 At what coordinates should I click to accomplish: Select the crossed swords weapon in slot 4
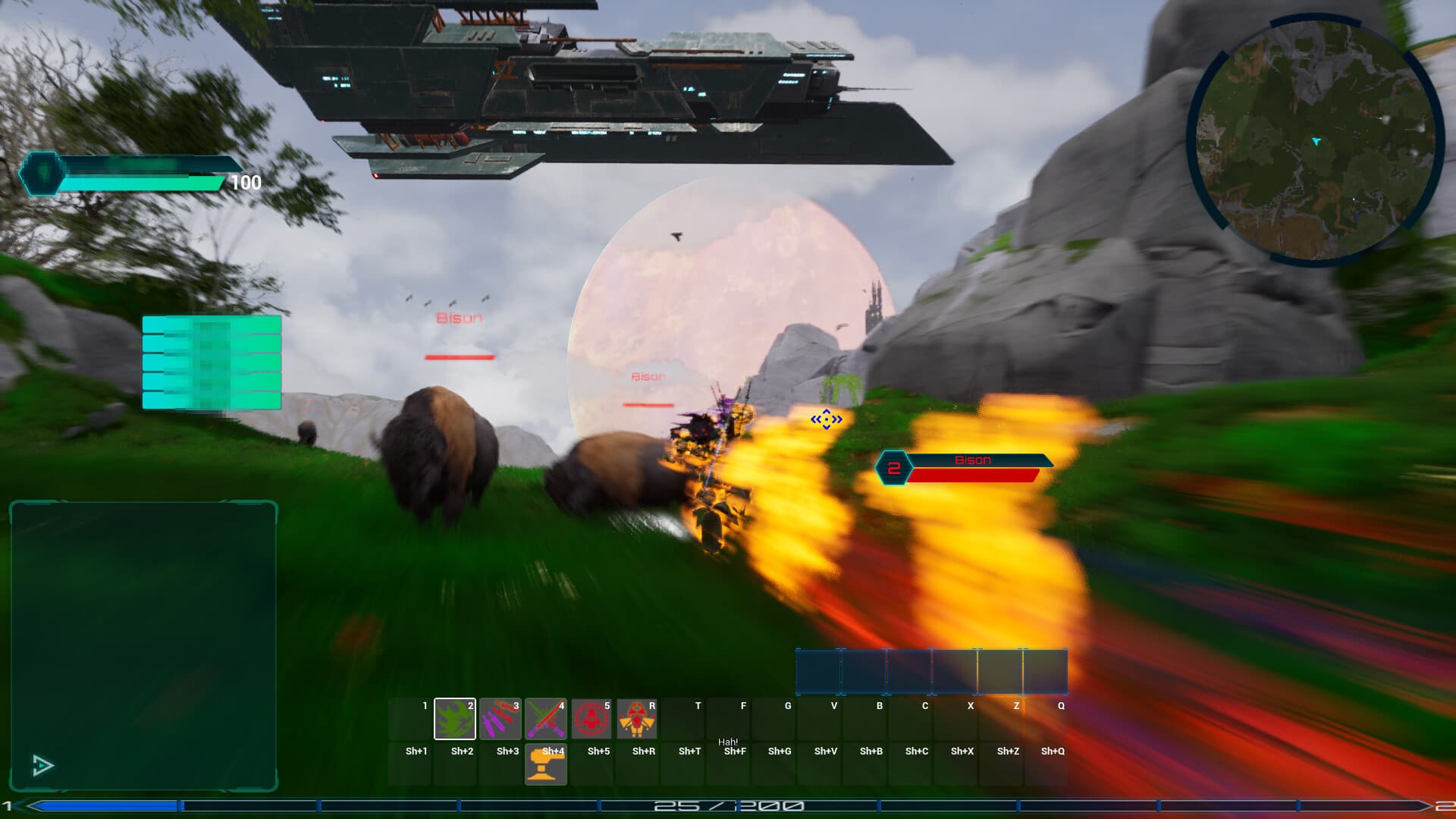[546, 719]
